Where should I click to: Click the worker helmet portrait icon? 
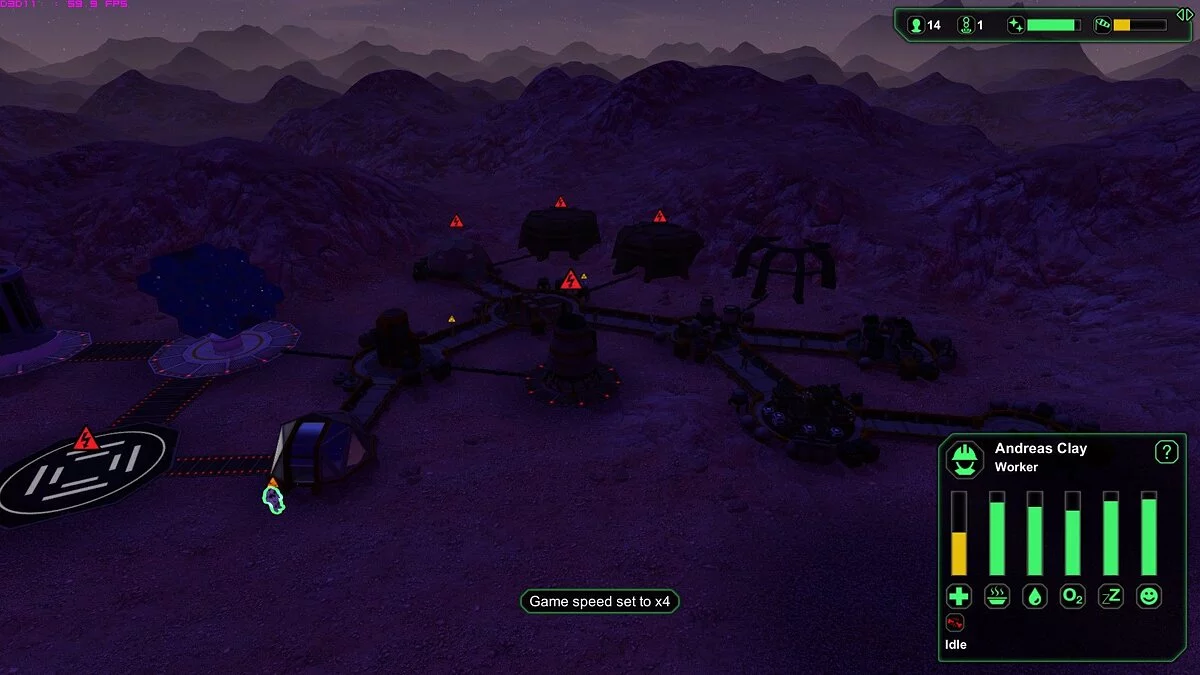[965, 459]
